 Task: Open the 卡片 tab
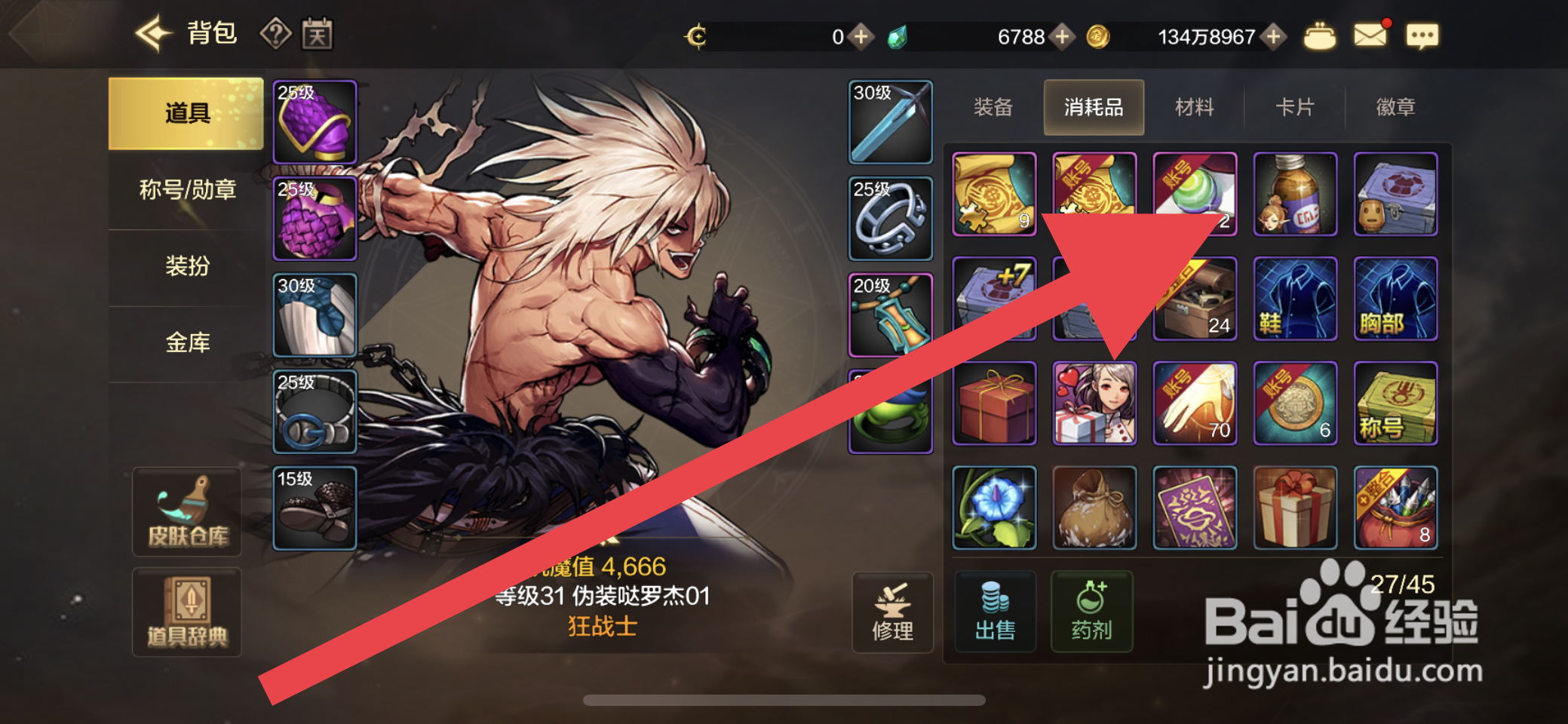coord(1294,107)
